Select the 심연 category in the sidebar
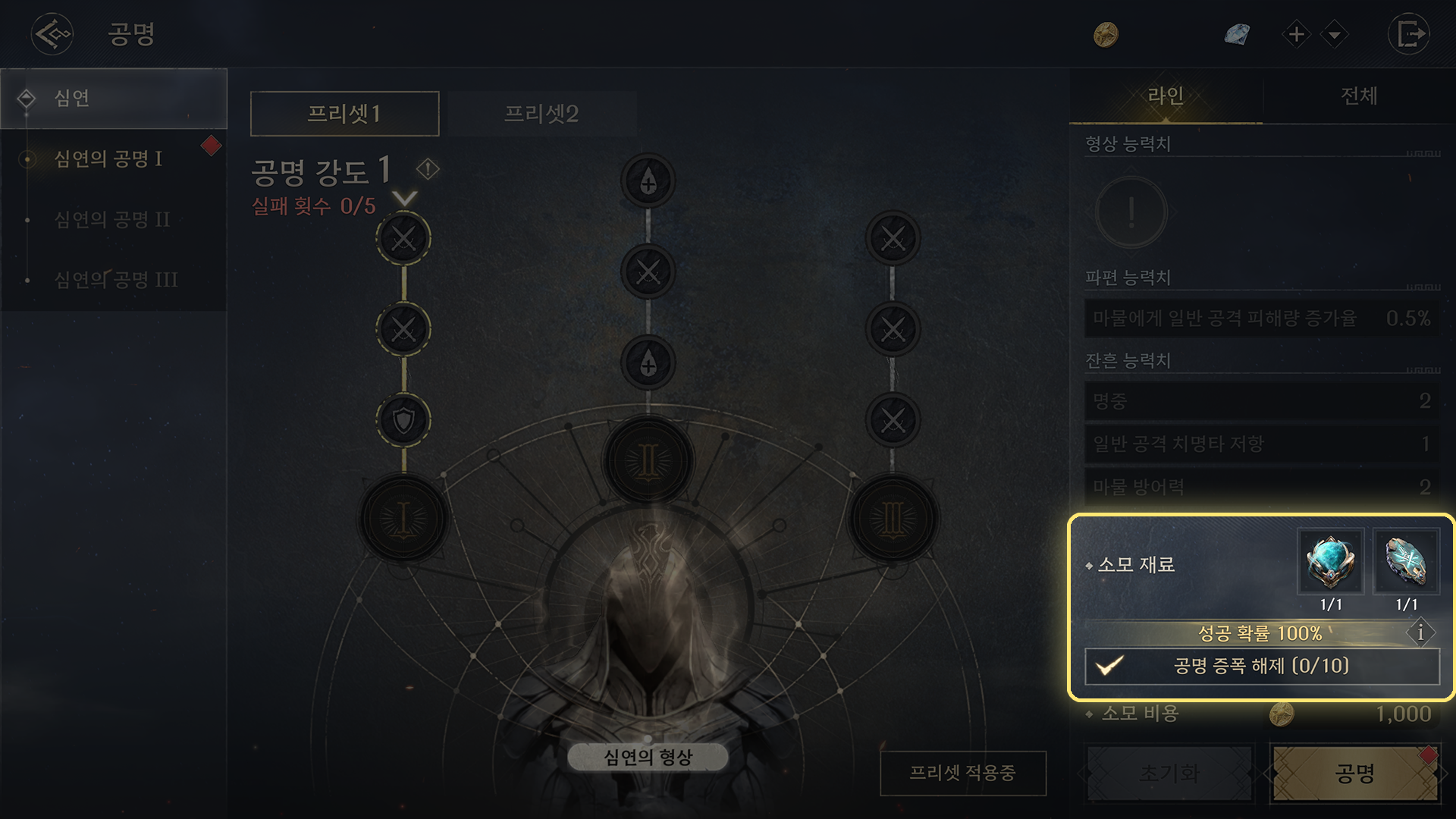 click(114, 98)
